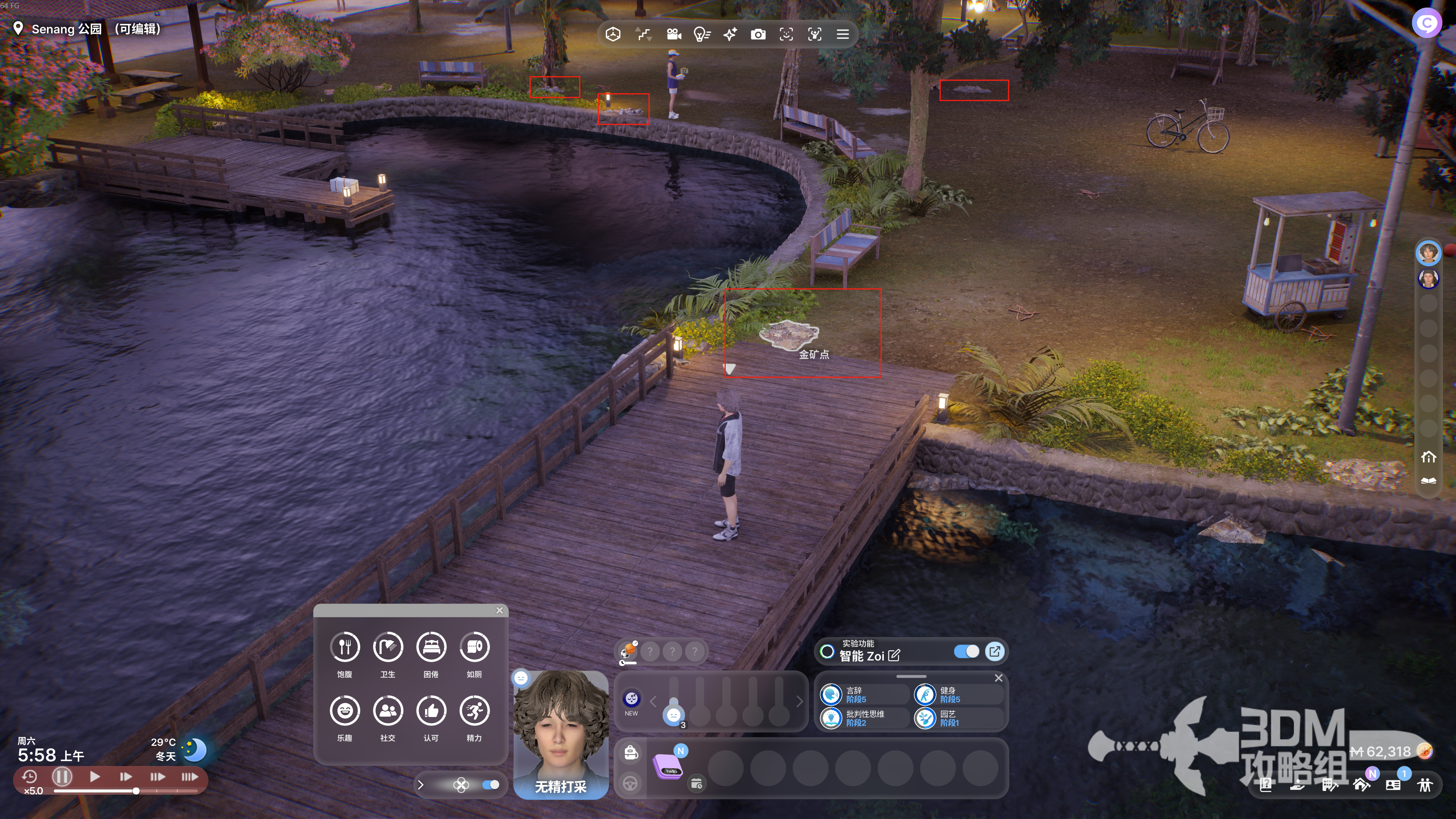This screenshot has width=1456, height=819.
Task: Select the 饱腹 hunger need icon
Action: coord(345,647)
